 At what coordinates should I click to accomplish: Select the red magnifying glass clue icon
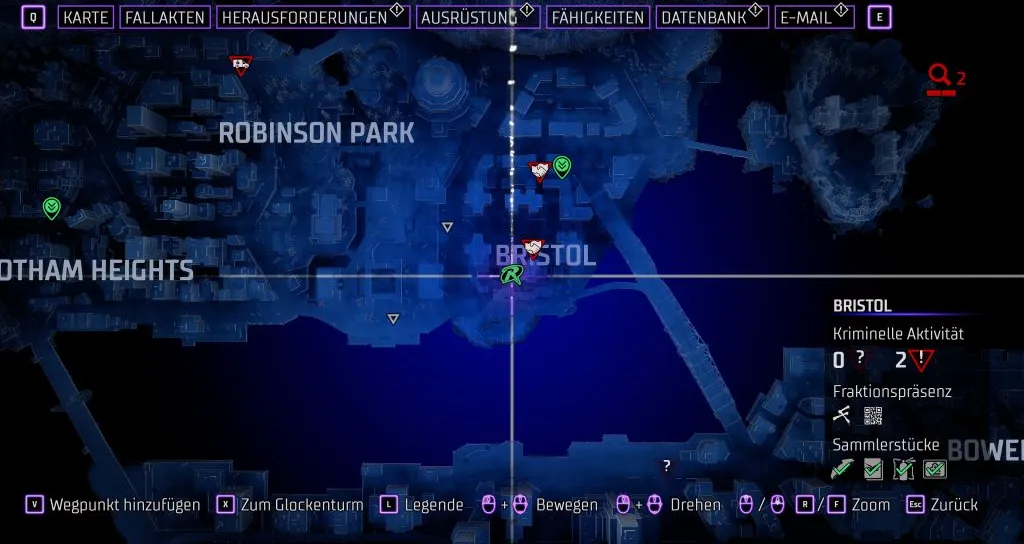point(939,76)
